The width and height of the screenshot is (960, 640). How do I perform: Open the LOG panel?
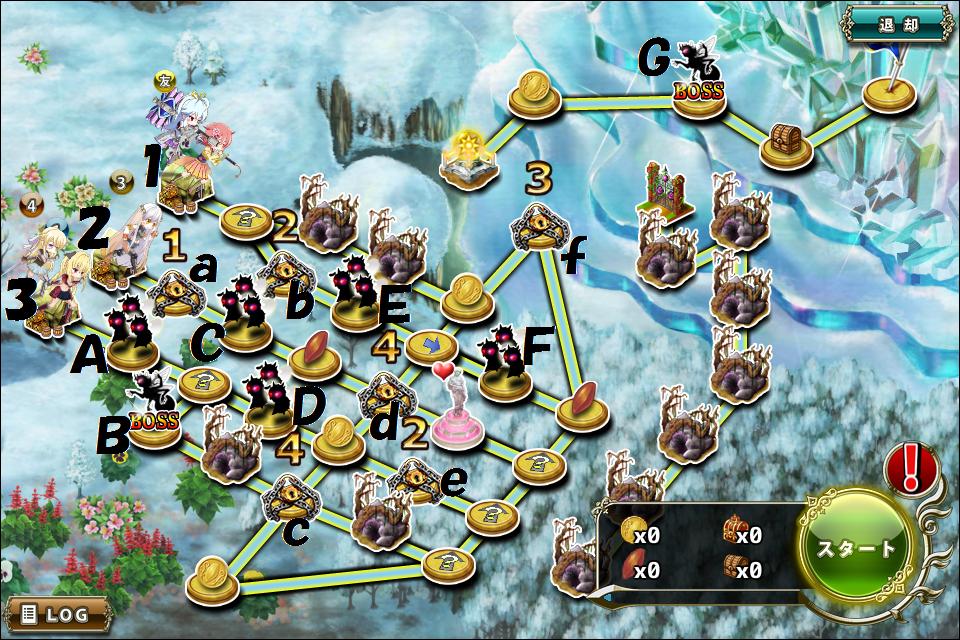coord(55,613)
